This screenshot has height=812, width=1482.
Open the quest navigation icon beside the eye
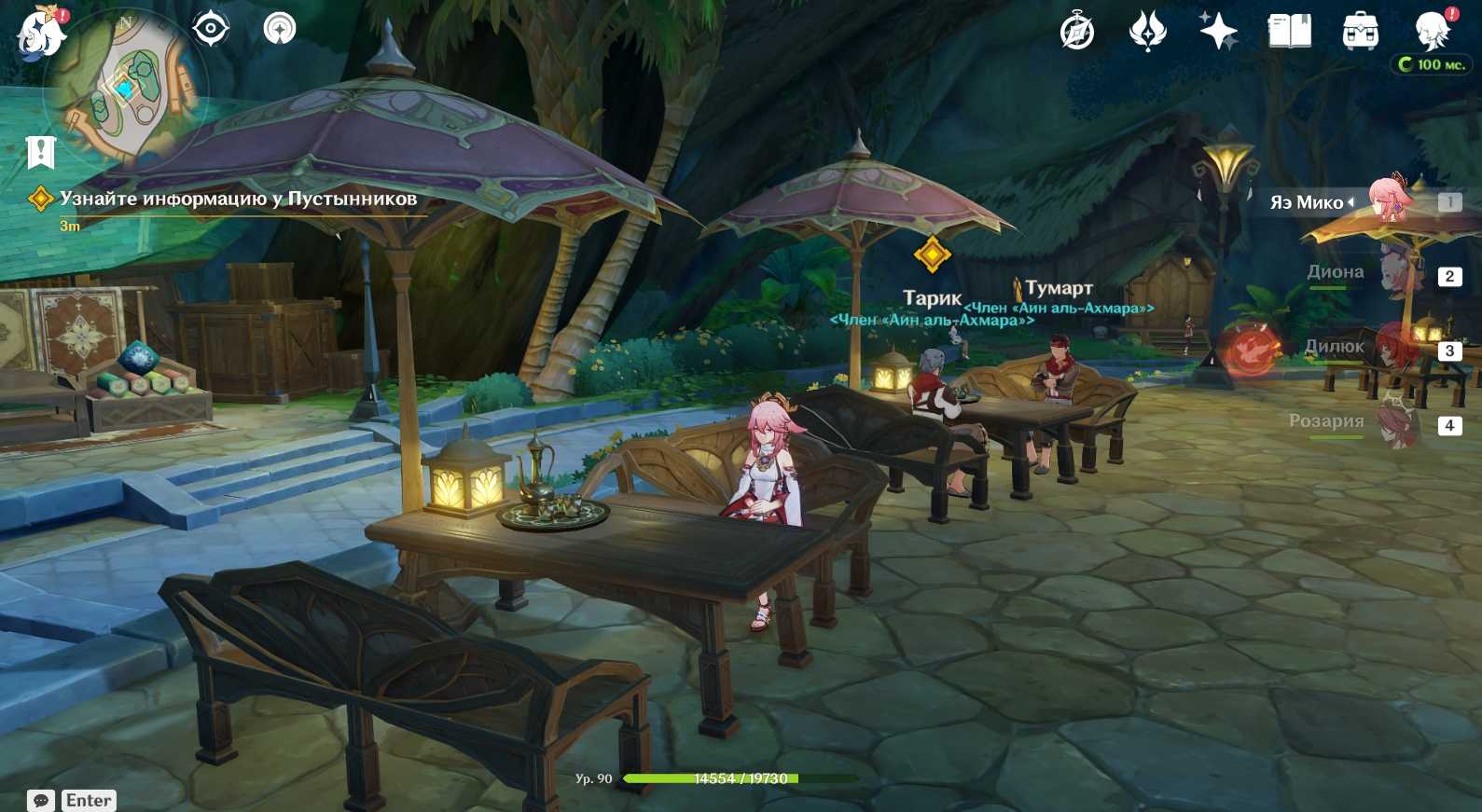pyautogui.click(x=279, y=29)
